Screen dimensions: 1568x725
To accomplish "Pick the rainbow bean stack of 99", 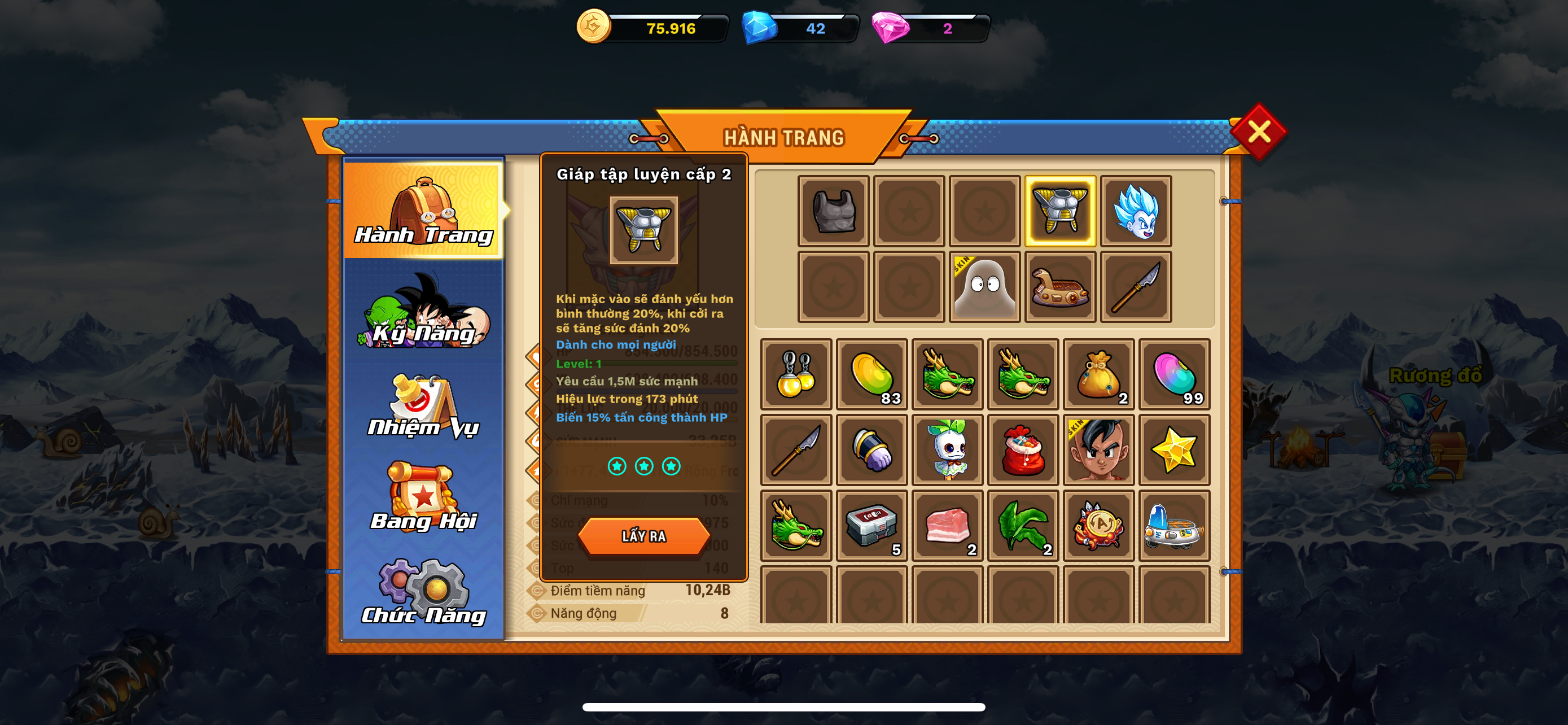I will click(x=1174, y=374).
